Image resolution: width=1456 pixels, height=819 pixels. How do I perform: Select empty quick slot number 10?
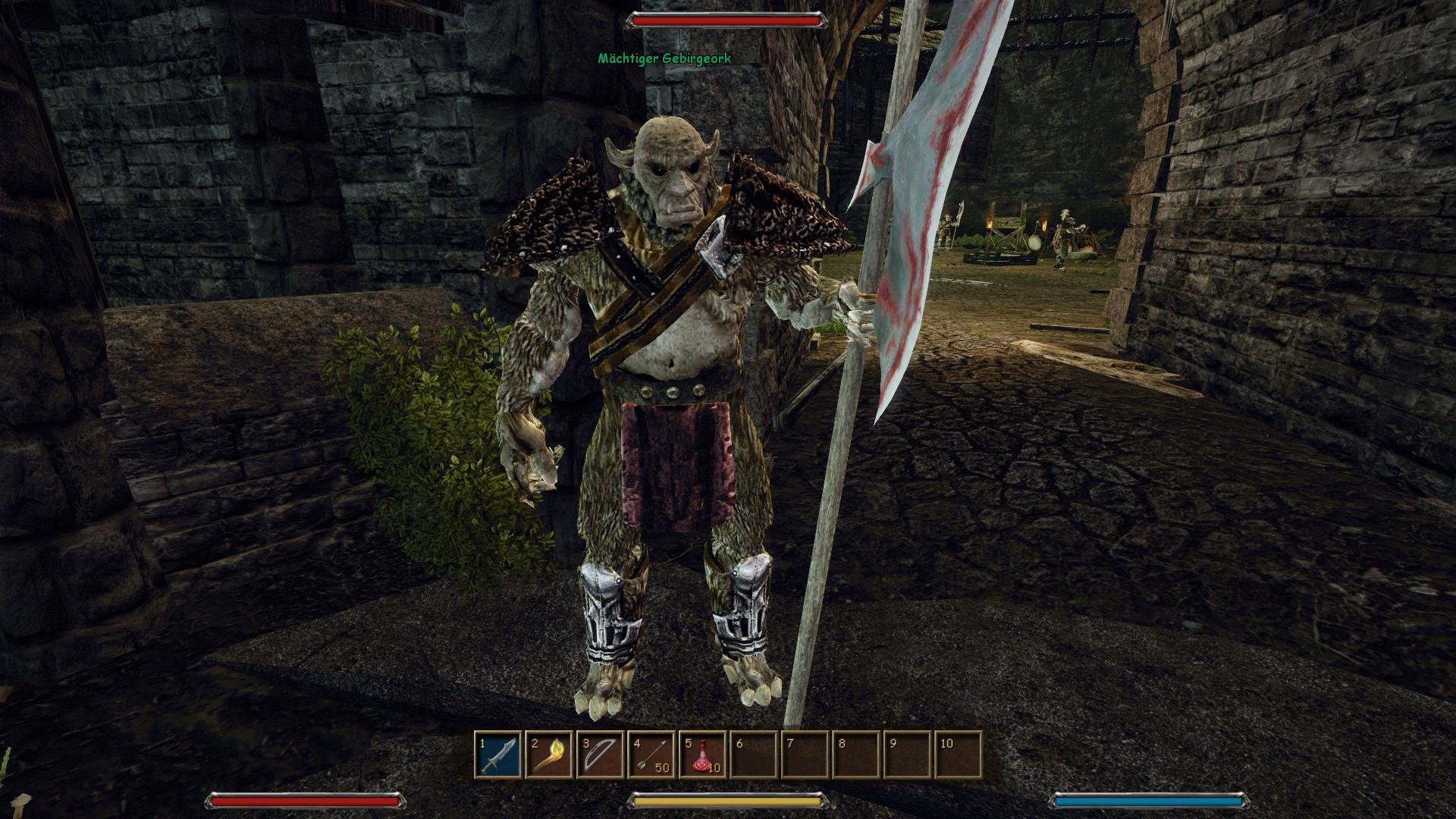(x=959, y=755)
